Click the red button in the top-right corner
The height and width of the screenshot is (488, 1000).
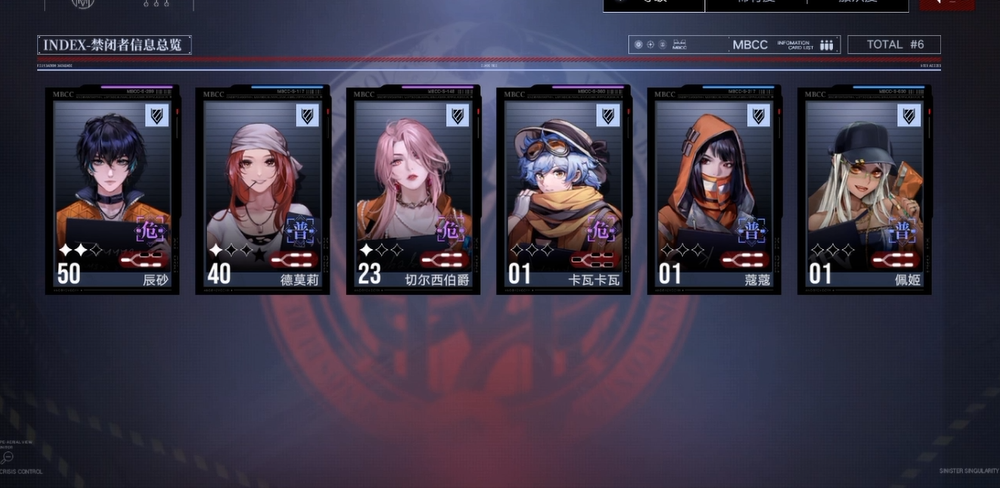[946, 5]
